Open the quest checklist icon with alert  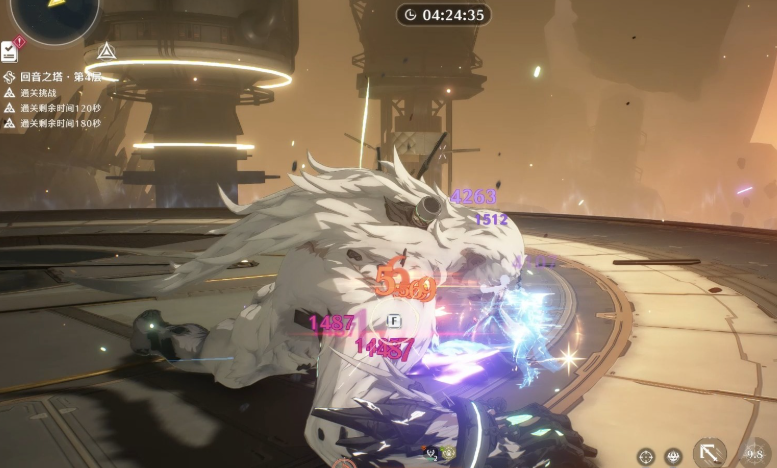click(9, 50)
